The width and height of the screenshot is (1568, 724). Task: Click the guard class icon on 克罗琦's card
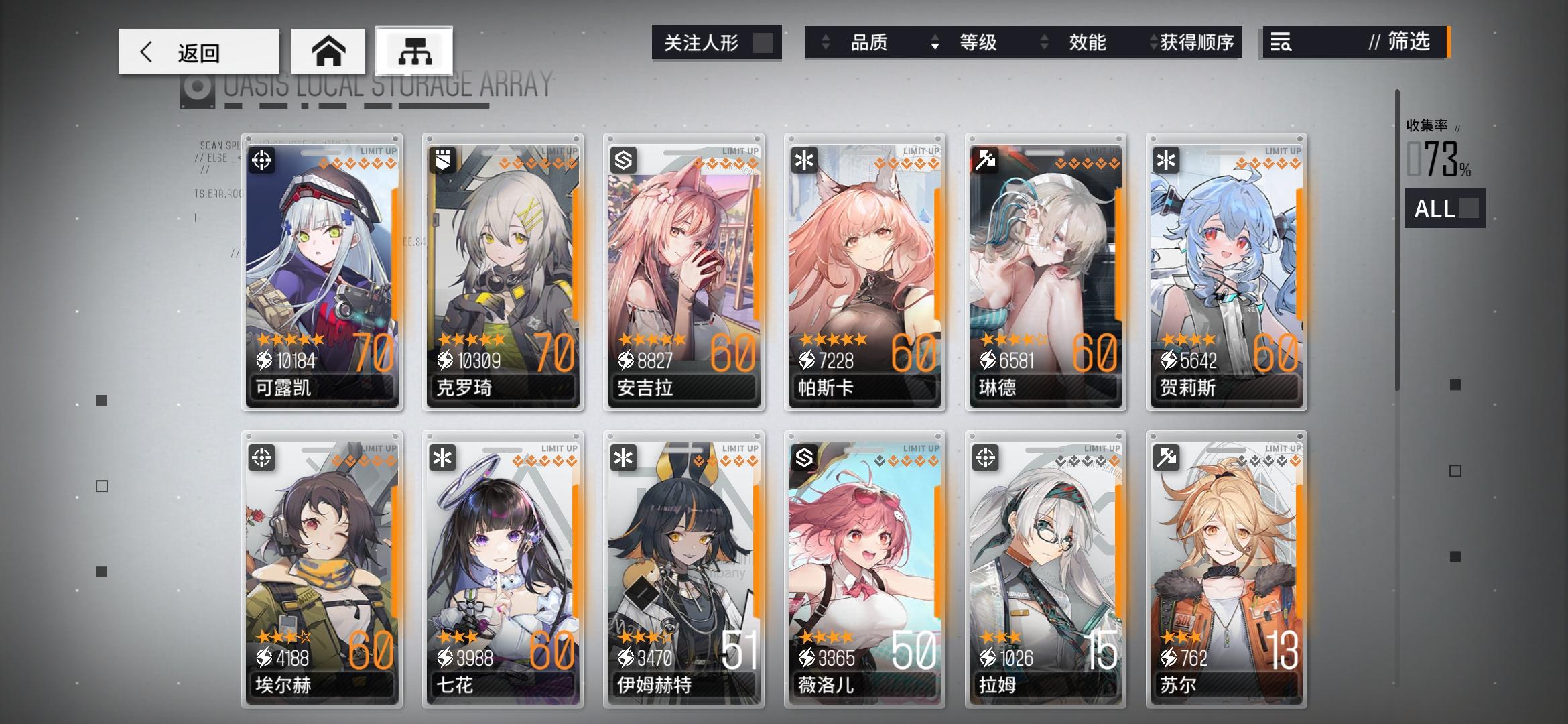pyautogui.click(x=444, y=160)
